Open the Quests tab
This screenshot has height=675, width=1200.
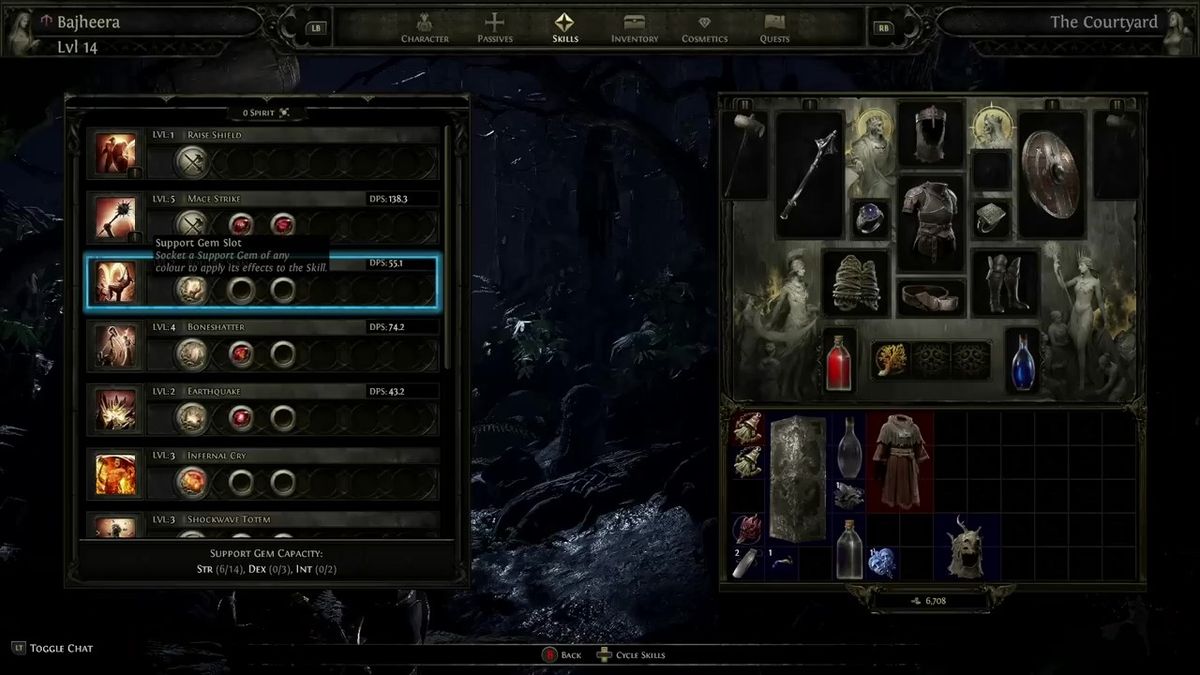(x=774, y=27)
